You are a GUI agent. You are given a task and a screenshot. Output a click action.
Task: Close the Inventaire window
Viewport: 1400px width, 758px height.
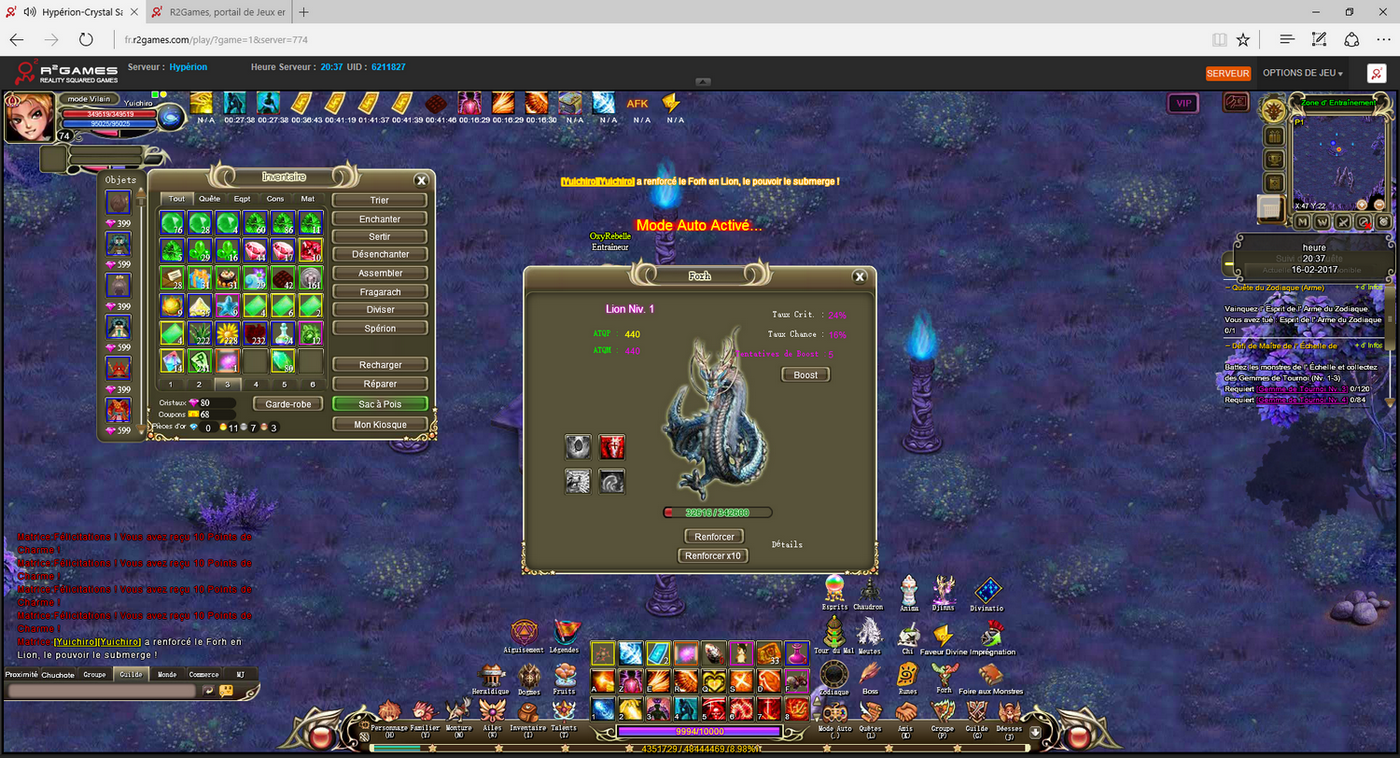click(x=422, y=180)
